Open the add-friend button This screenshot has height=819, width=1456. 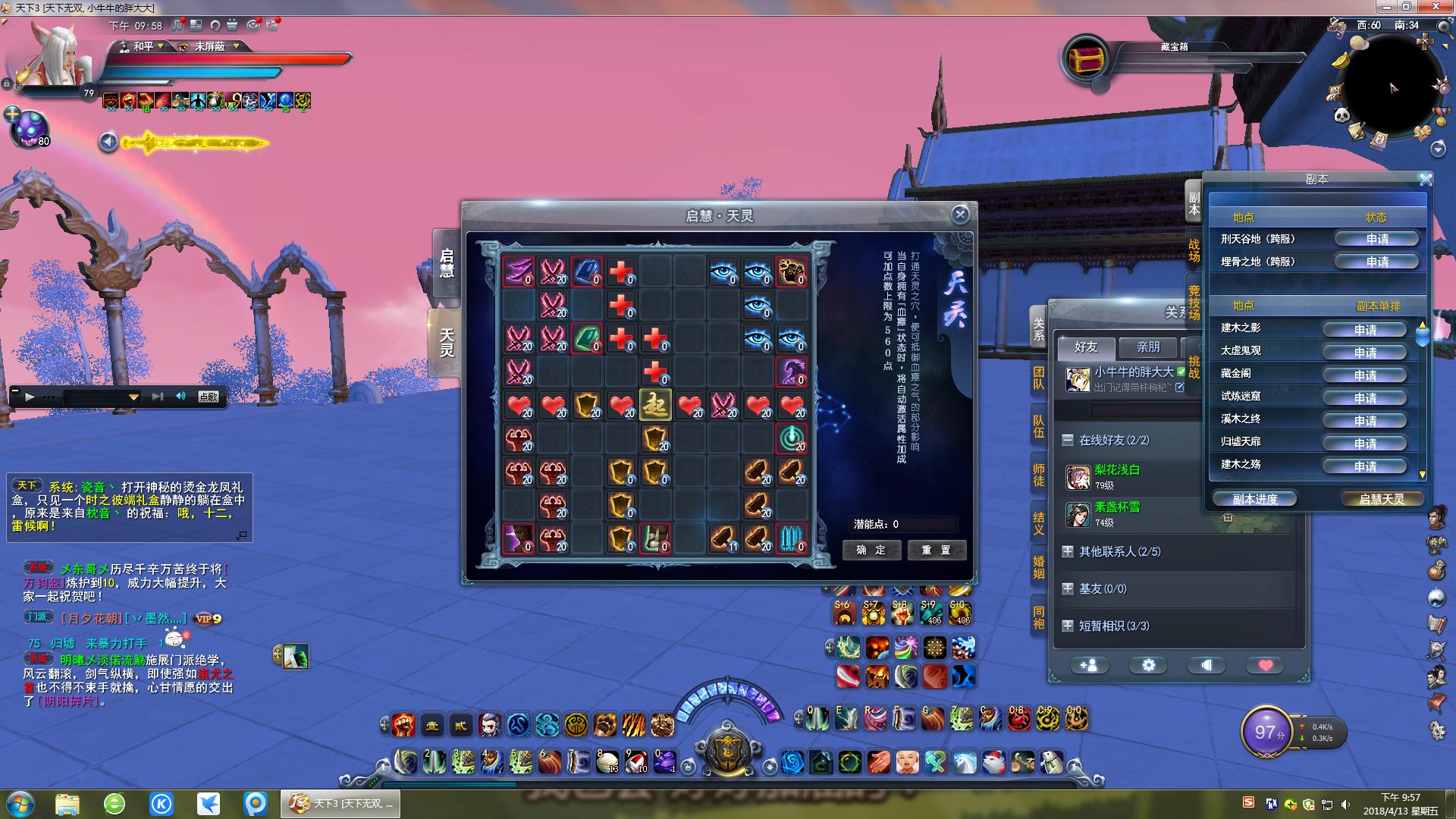click(1088, 665)
